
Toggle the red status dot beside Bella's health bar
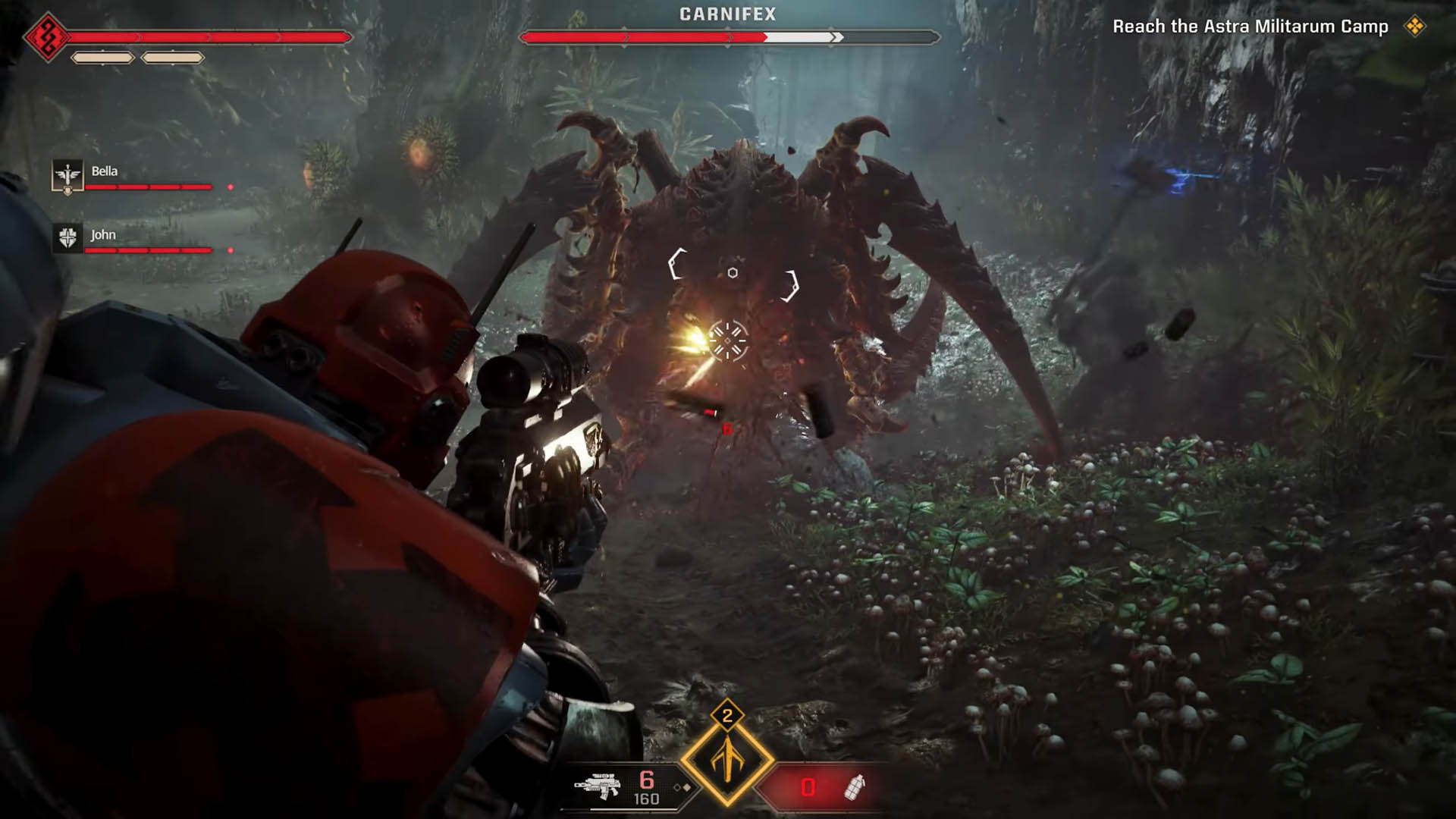coord(231,187)
